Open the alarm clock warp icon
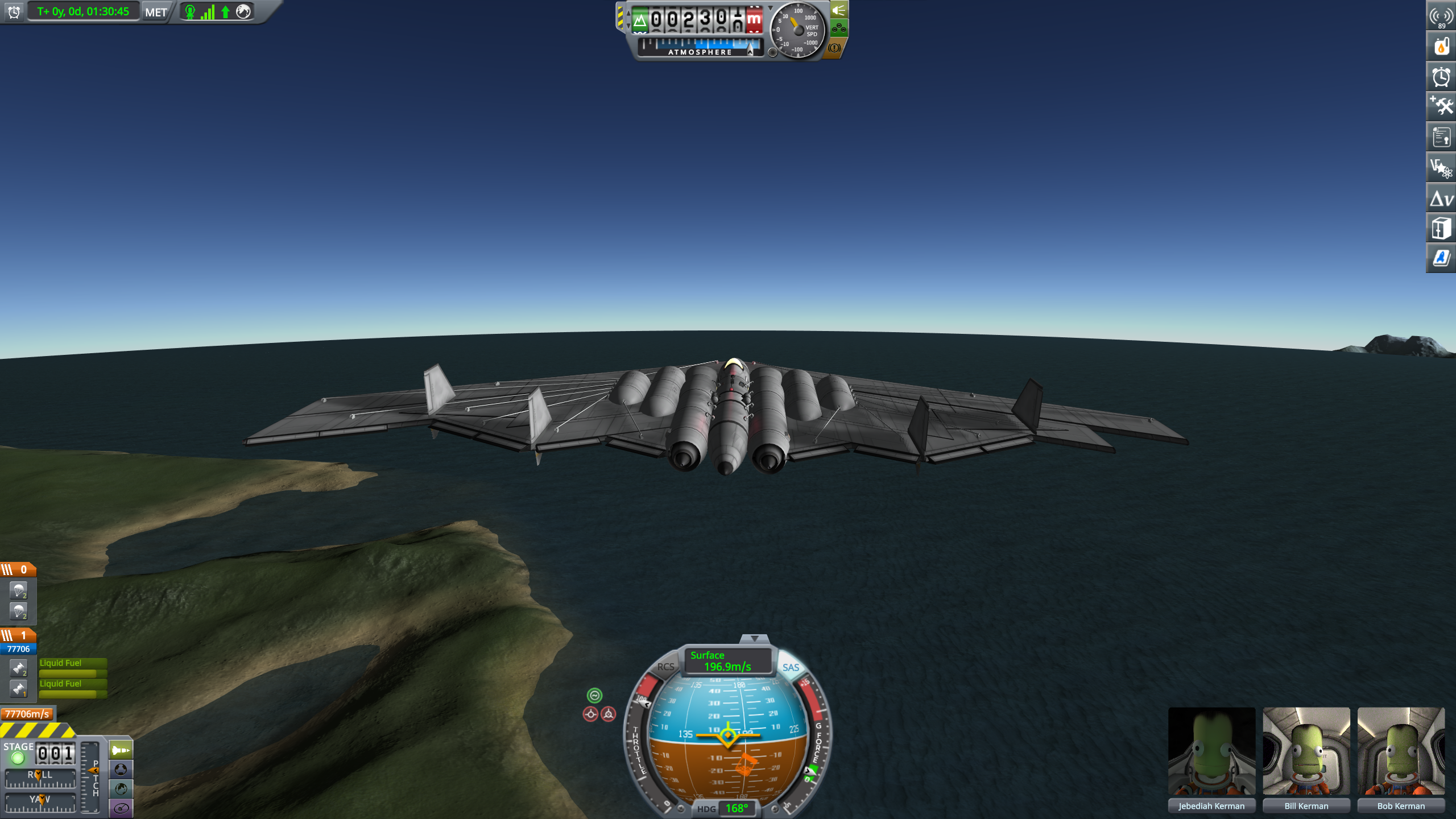The width and height of the screenshot is (1456, 819). pos(14,12)
